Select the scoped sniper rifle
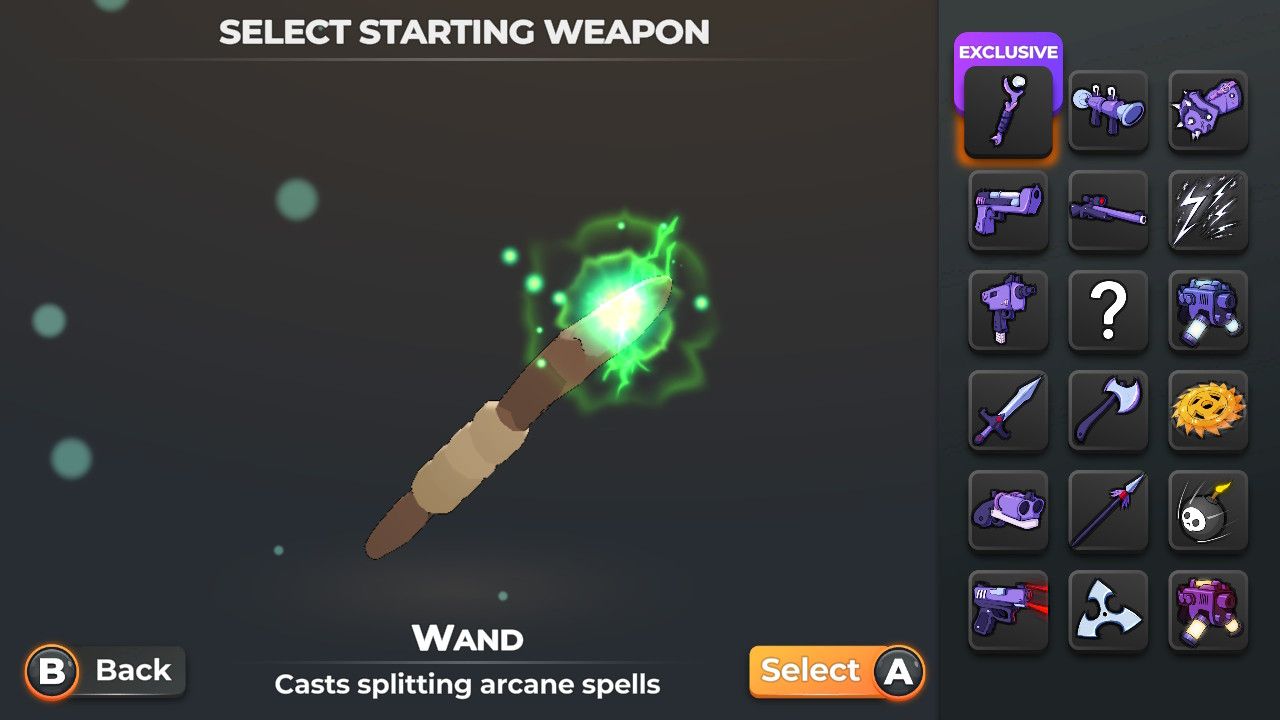Screen dimensions: 1280x720 [x=1108, y=210]
